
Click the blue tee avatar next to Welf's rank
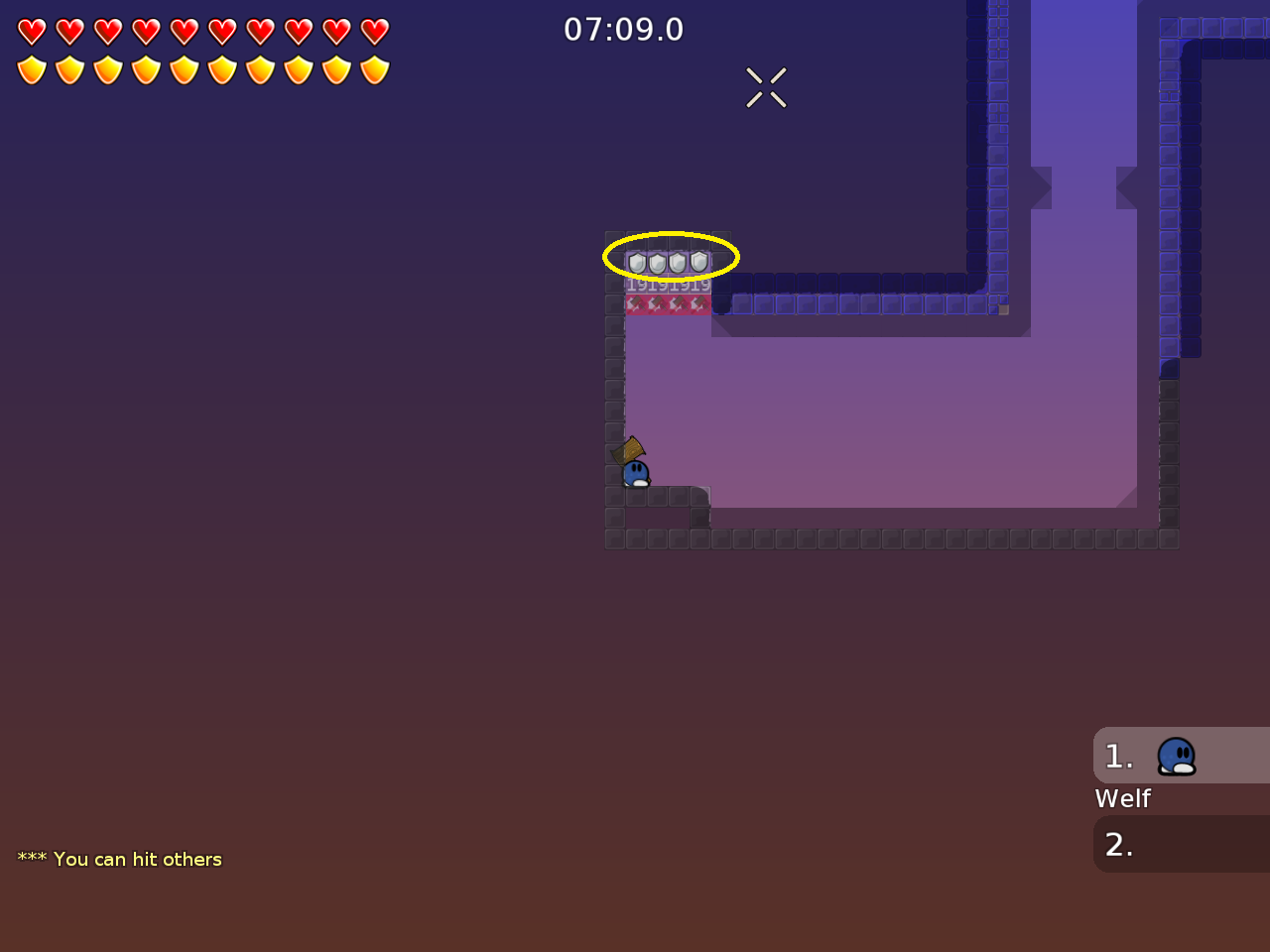point(1177,756)
